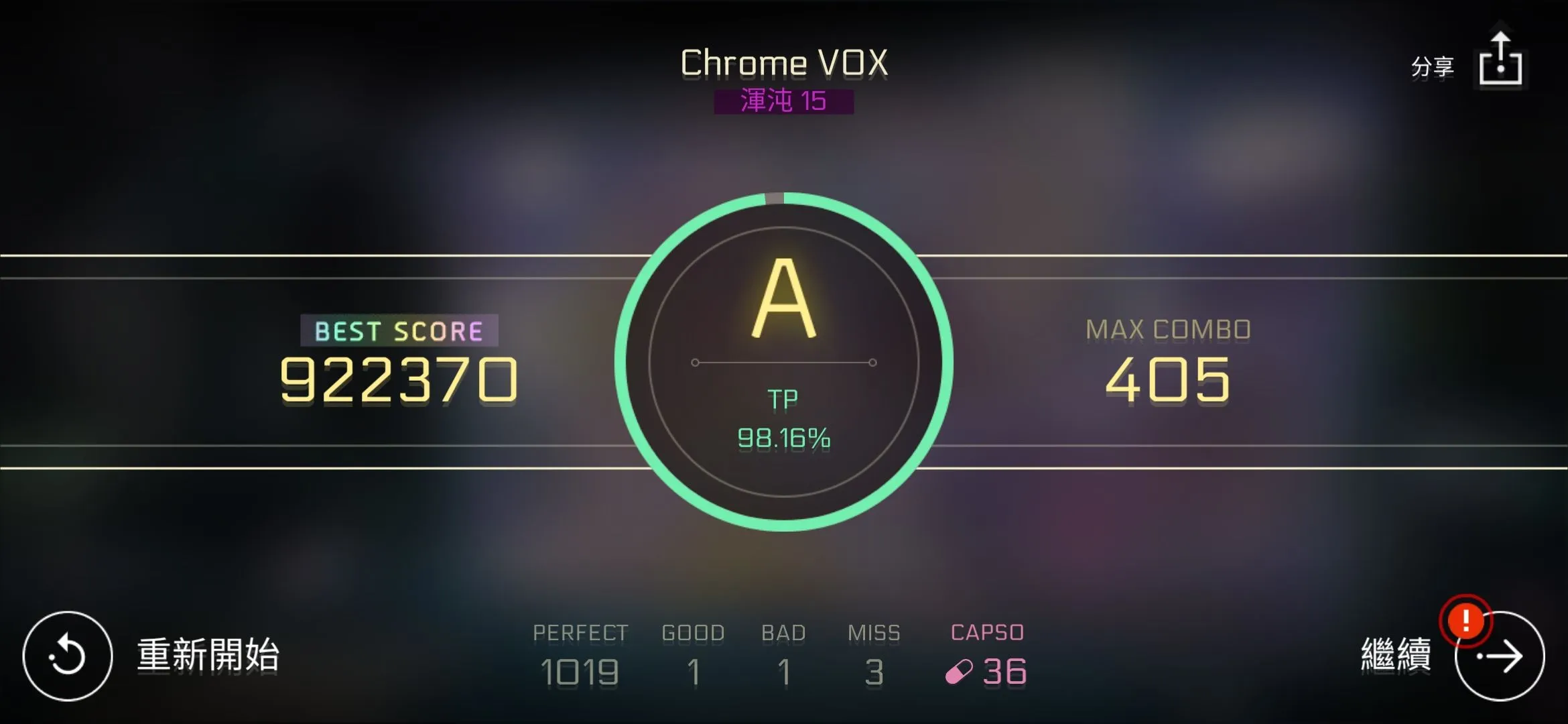Expand the song title Chrome VOX
This screenshot has width=1568, height=724.
pos(784,62)
